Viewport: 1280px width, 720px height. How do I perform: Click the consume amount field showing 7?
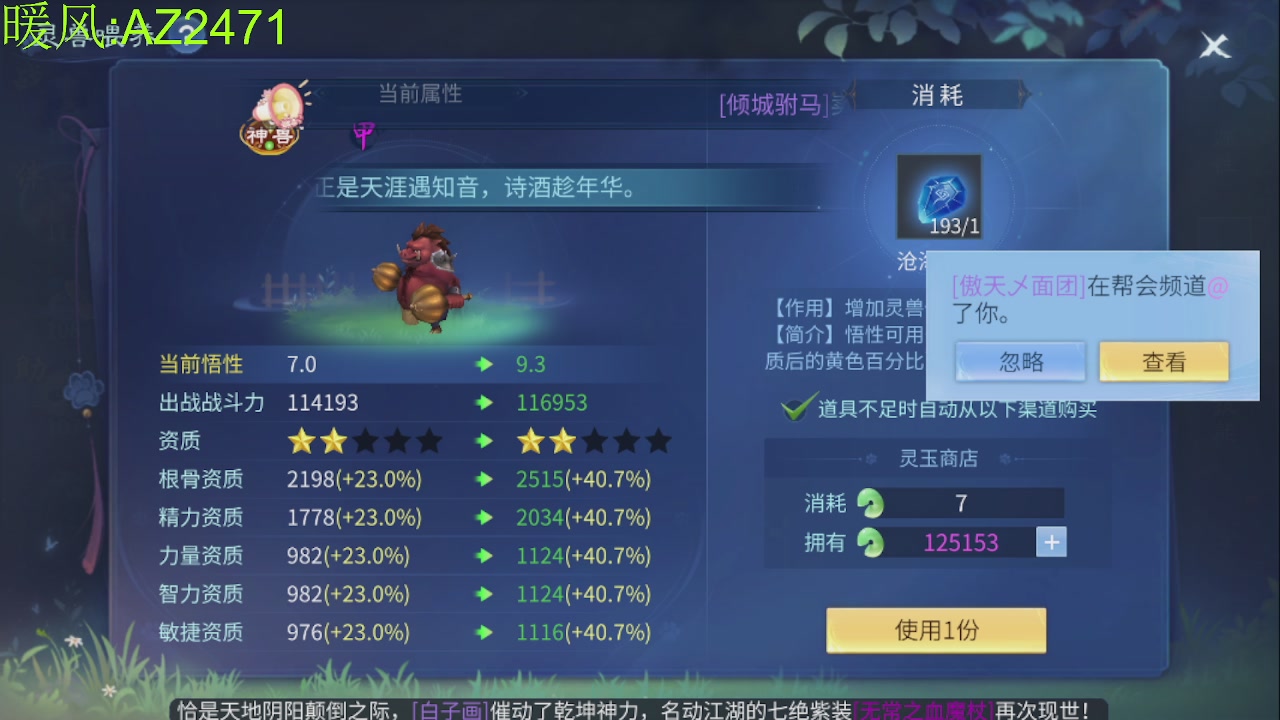pos(961,503)
